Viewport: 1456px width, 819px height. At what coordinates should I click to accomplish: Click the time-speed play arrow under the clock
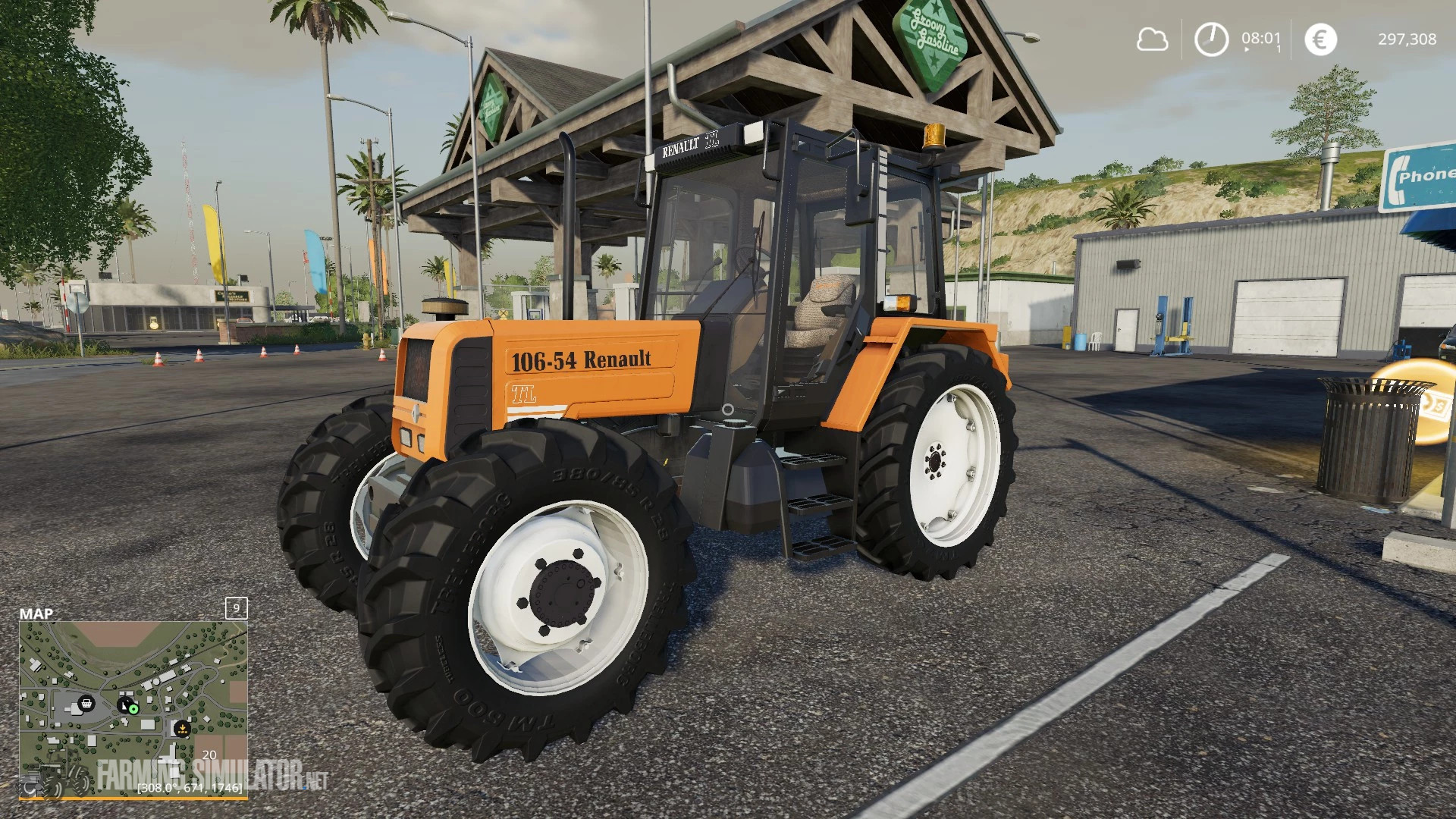(x=1247, y=49)
